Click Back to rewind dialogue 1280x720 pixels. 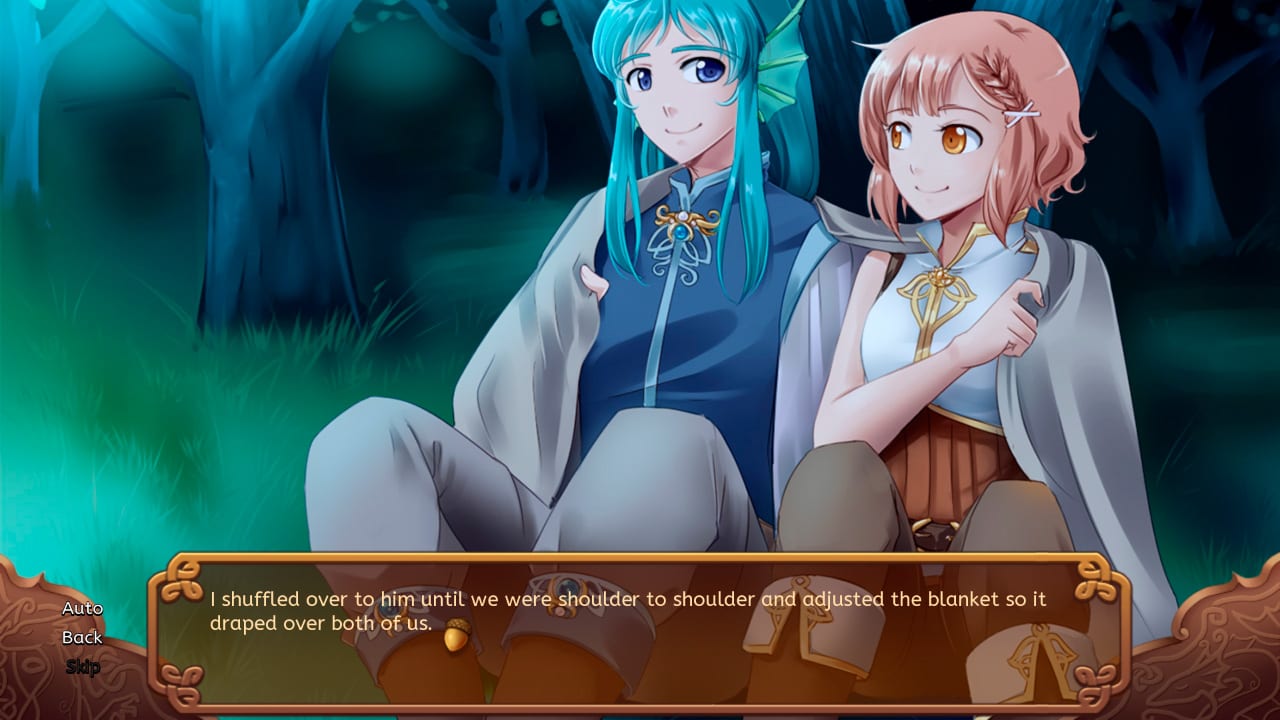click(x=82, y=637)
